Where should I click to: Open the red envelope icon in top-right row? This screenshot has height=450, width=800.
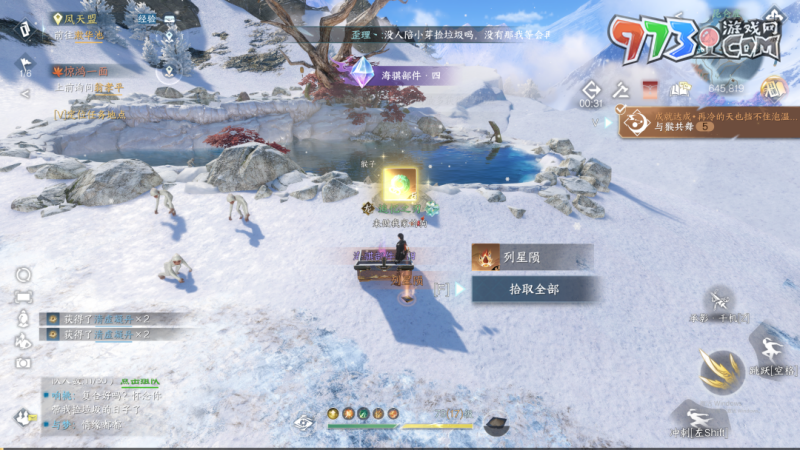(x=651, y=88)
